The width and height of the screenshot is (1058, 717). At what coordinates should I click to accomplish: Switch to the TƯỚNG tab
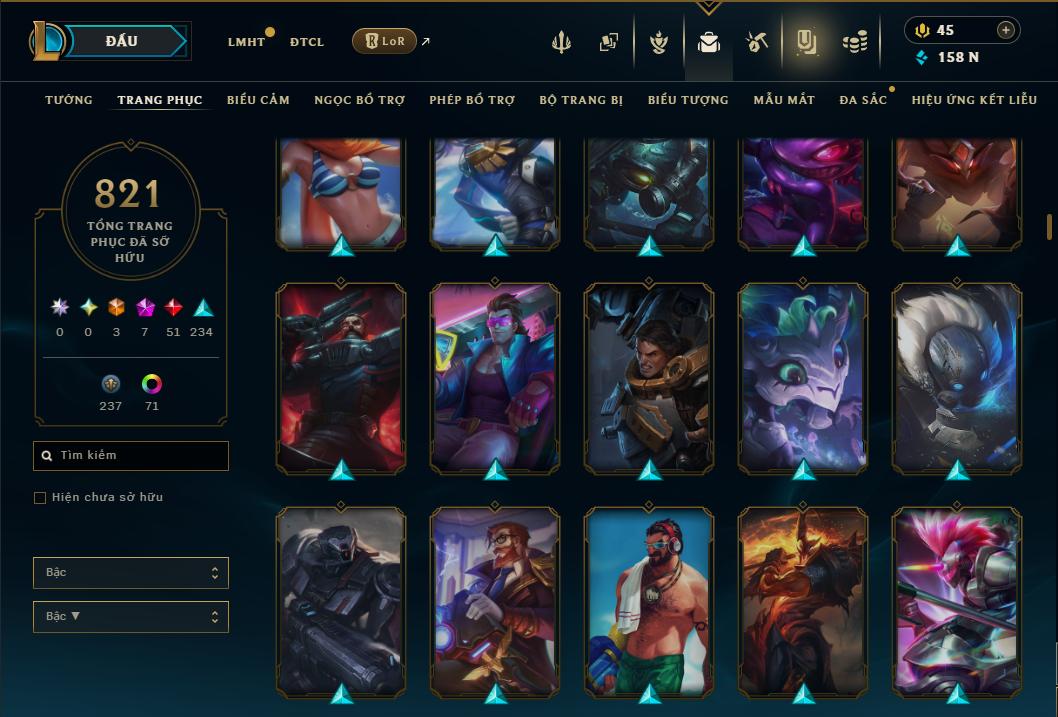point(69,100)
